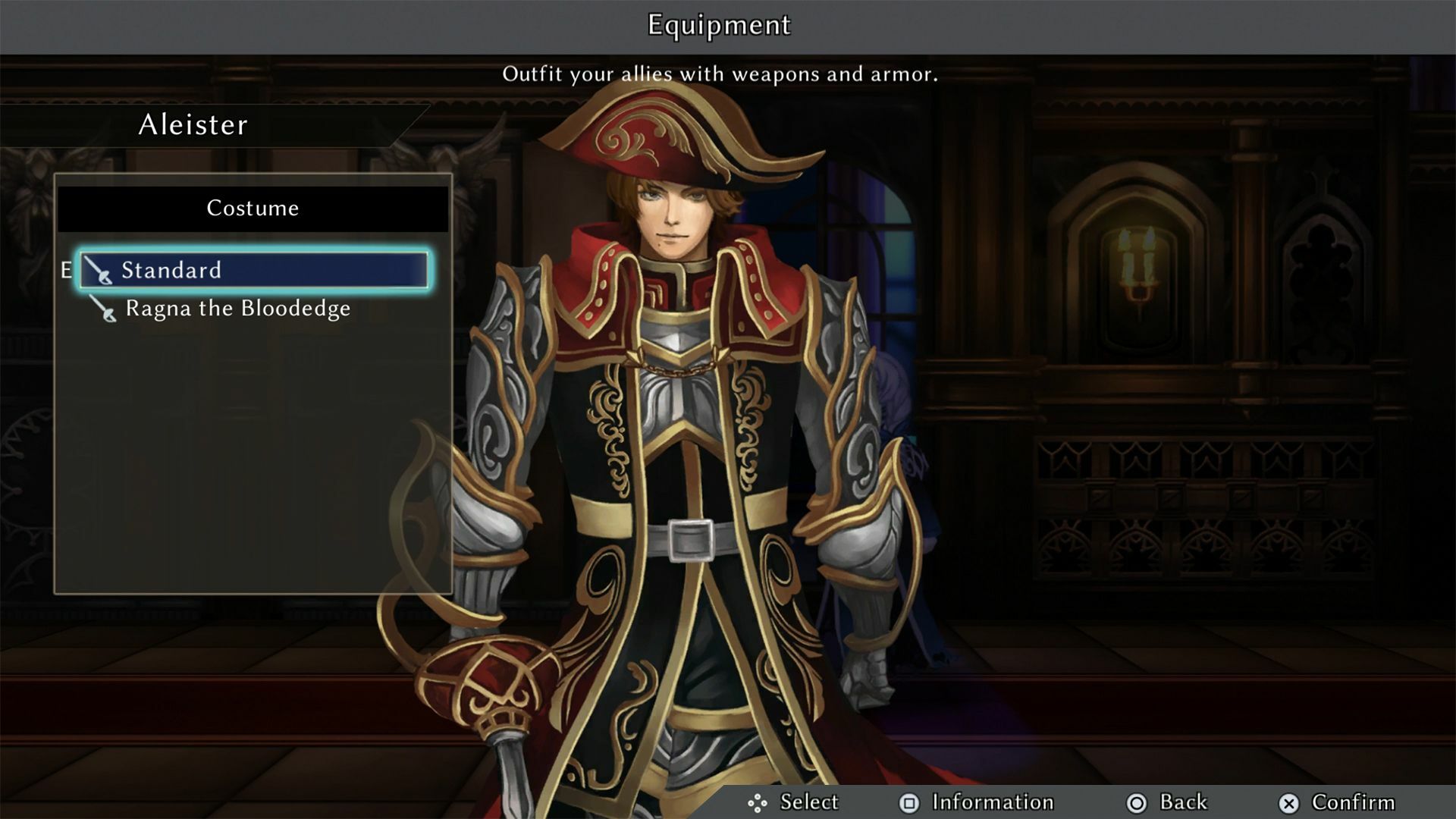
Task: Click the Equipment title banner
Action: [x=718, y=25]
